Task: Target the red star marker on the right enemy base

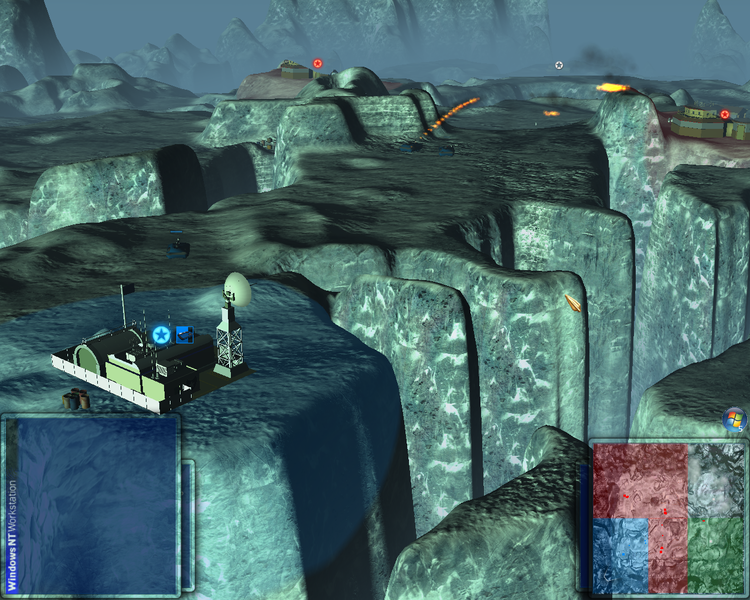Action: coord(725,114)
